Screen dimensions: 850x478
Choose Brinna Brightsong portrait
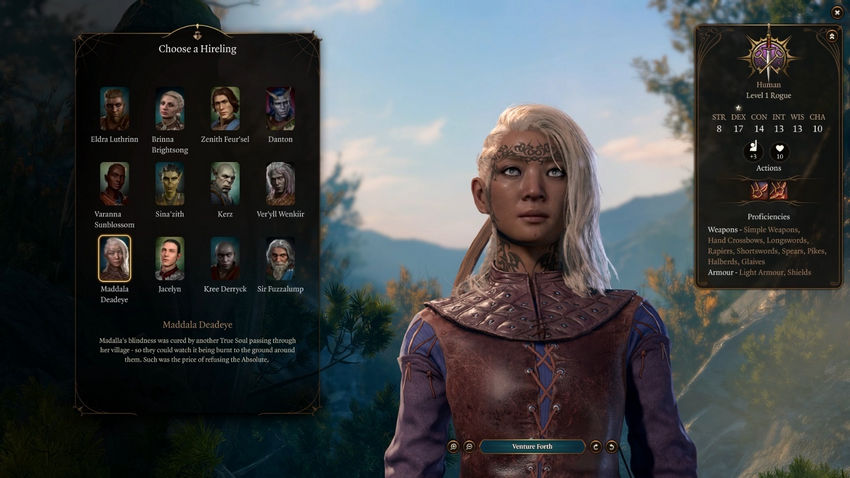(169, 108)
